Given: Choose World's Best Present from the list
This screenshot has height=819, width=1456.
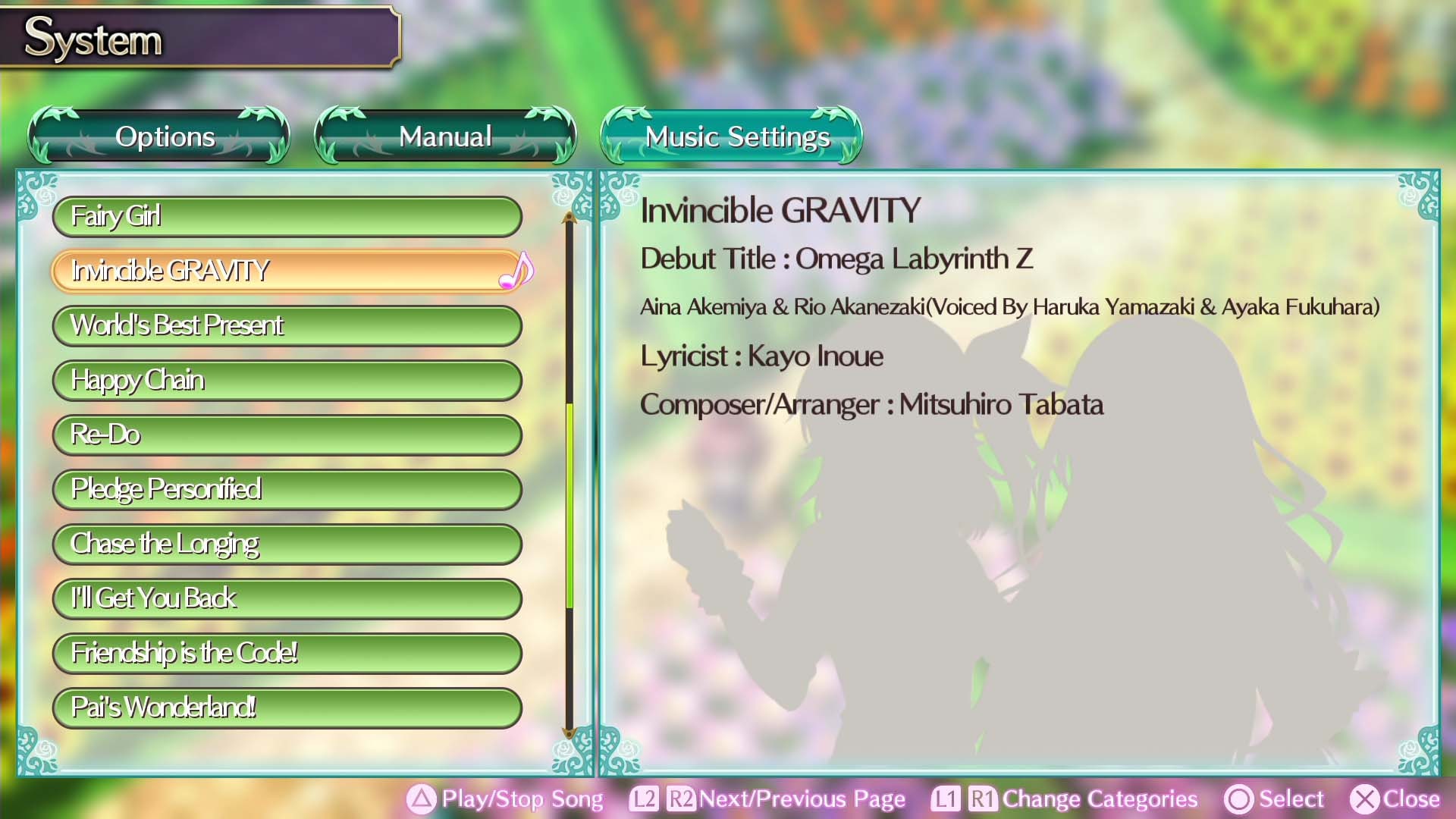Looking at the screenshot, I should [287, 326].
